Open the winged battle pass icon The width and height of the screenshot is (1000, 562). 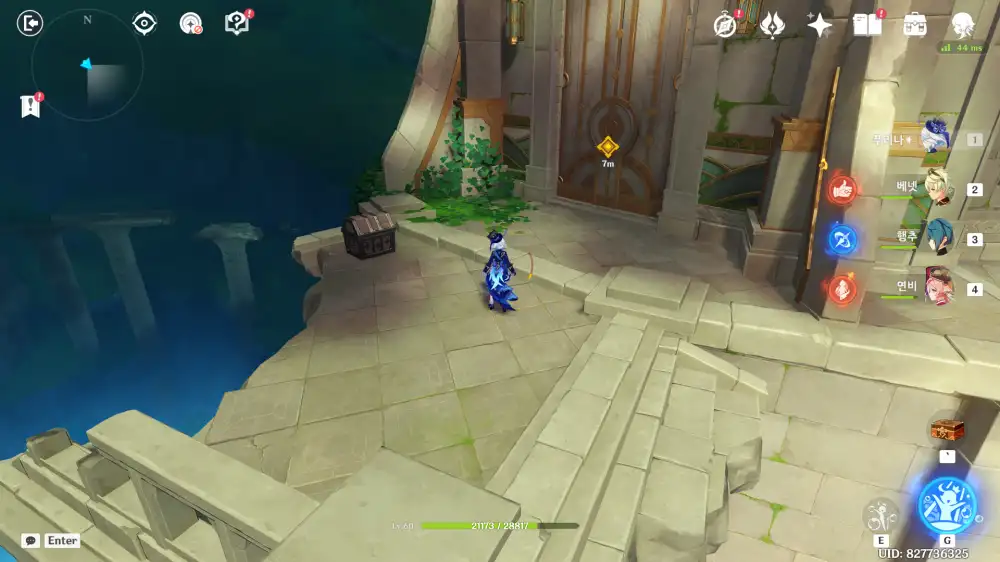tap(772, 25)
